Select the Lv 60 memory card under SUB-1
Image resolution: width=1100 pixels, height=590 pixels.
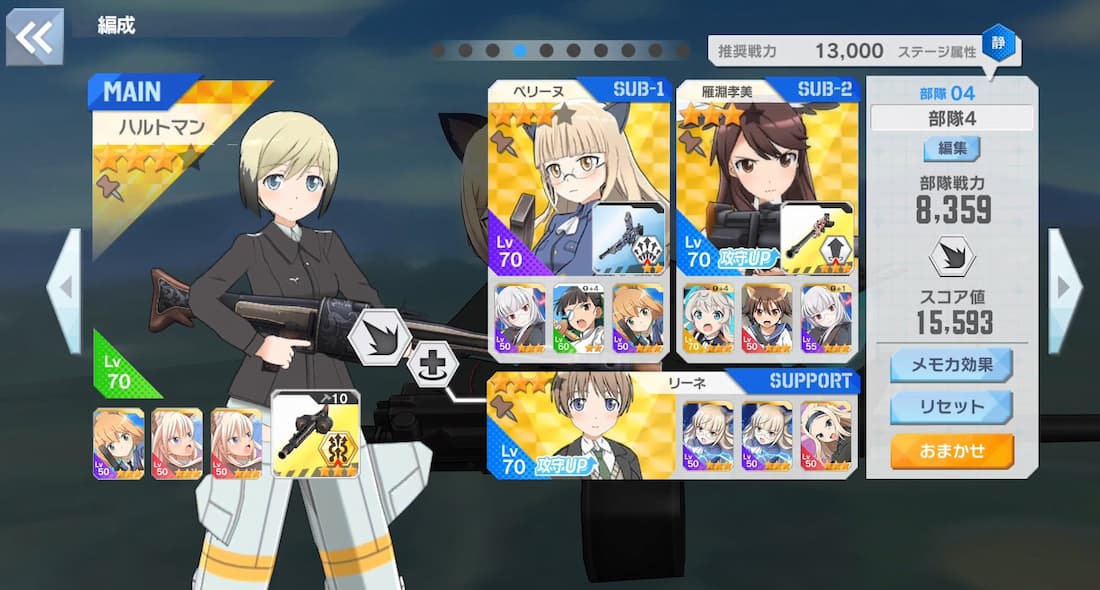point(578,318)
